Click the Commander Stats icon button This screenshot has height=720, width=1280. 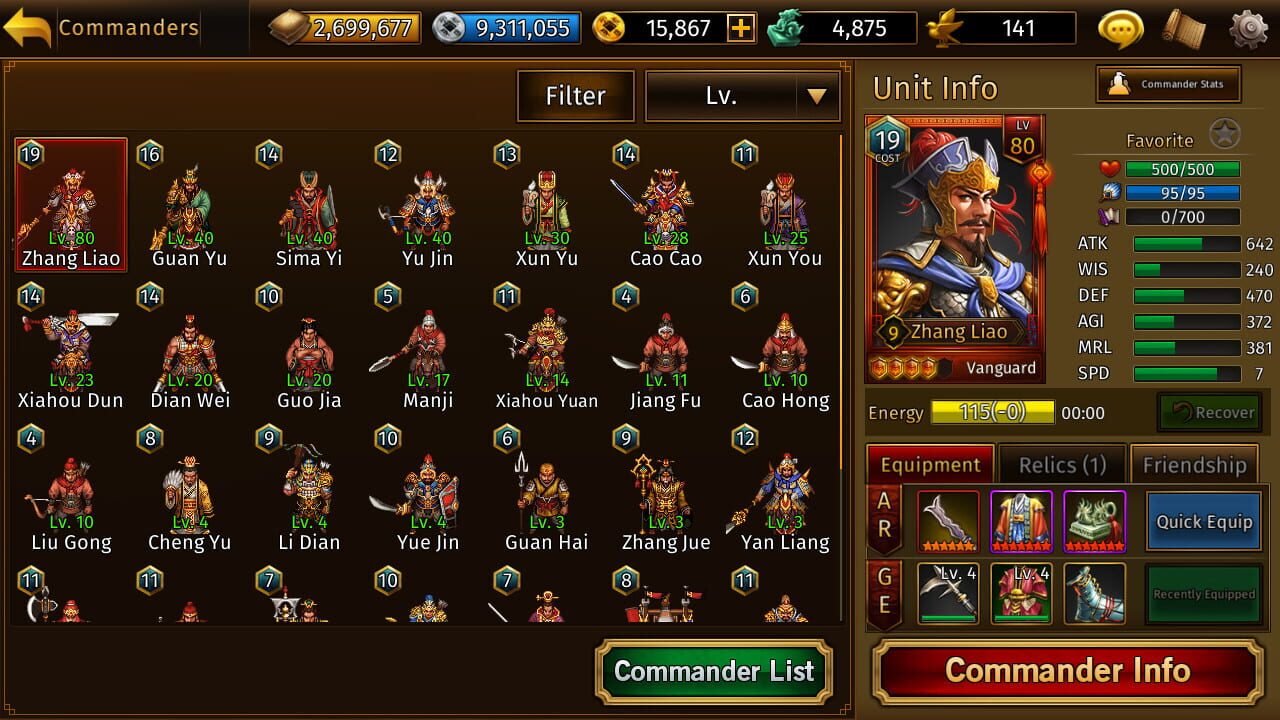1168,84
